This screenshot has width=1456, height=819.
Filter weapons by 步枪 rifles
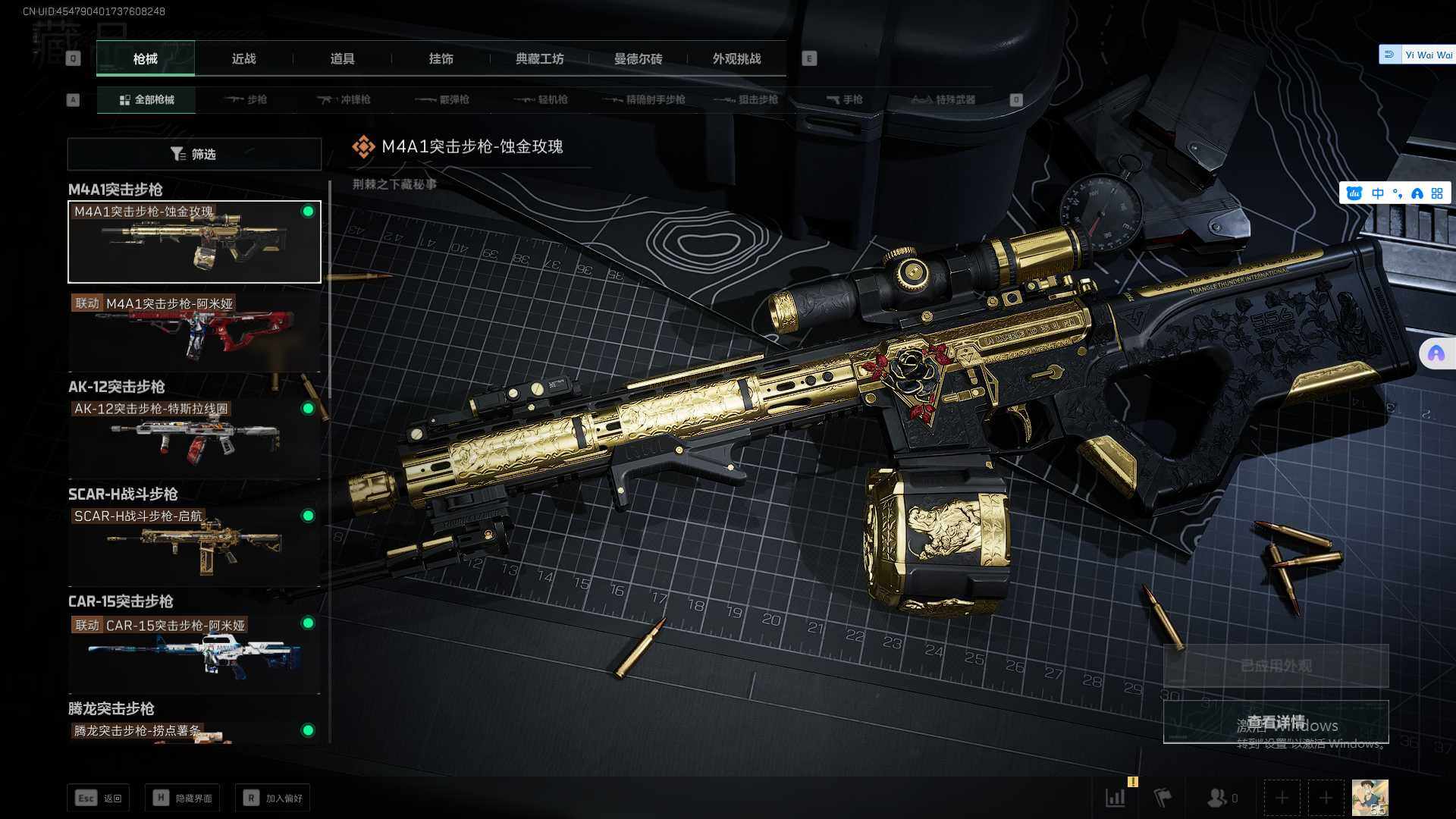[x=246, y=99]
